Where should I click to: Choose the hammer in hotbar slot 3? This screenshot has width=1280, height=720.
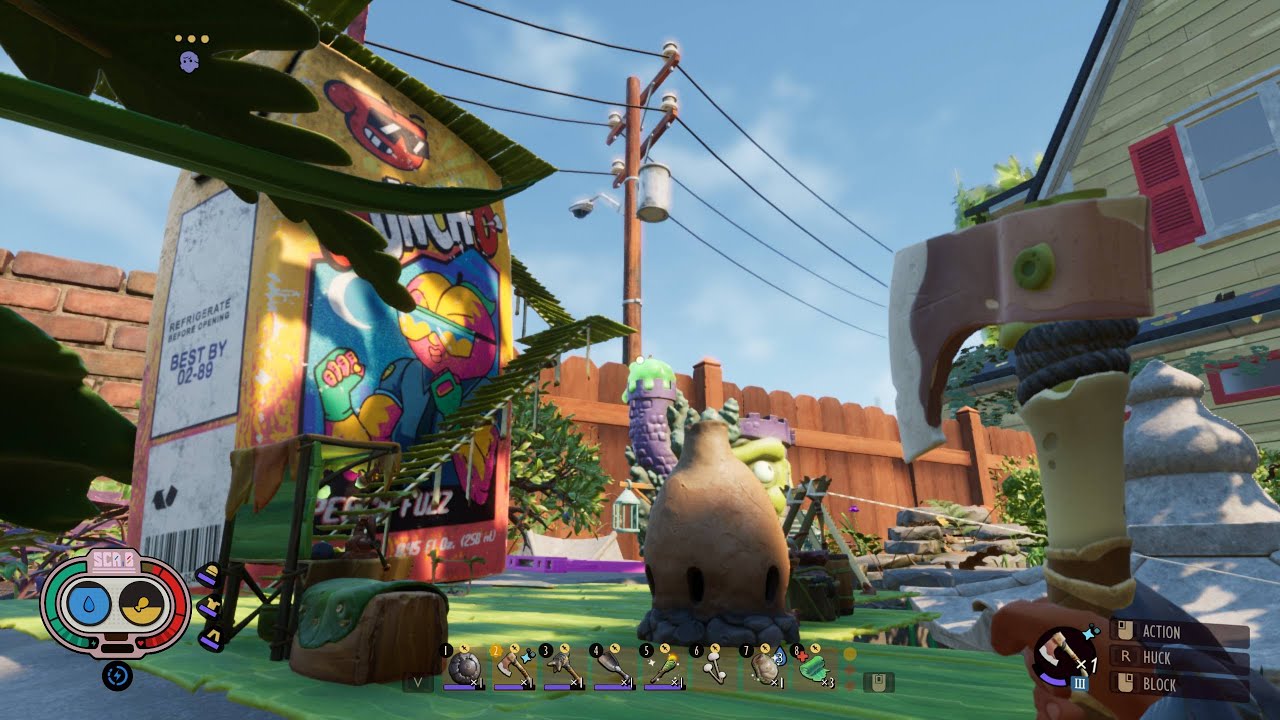tap(562, 668)
